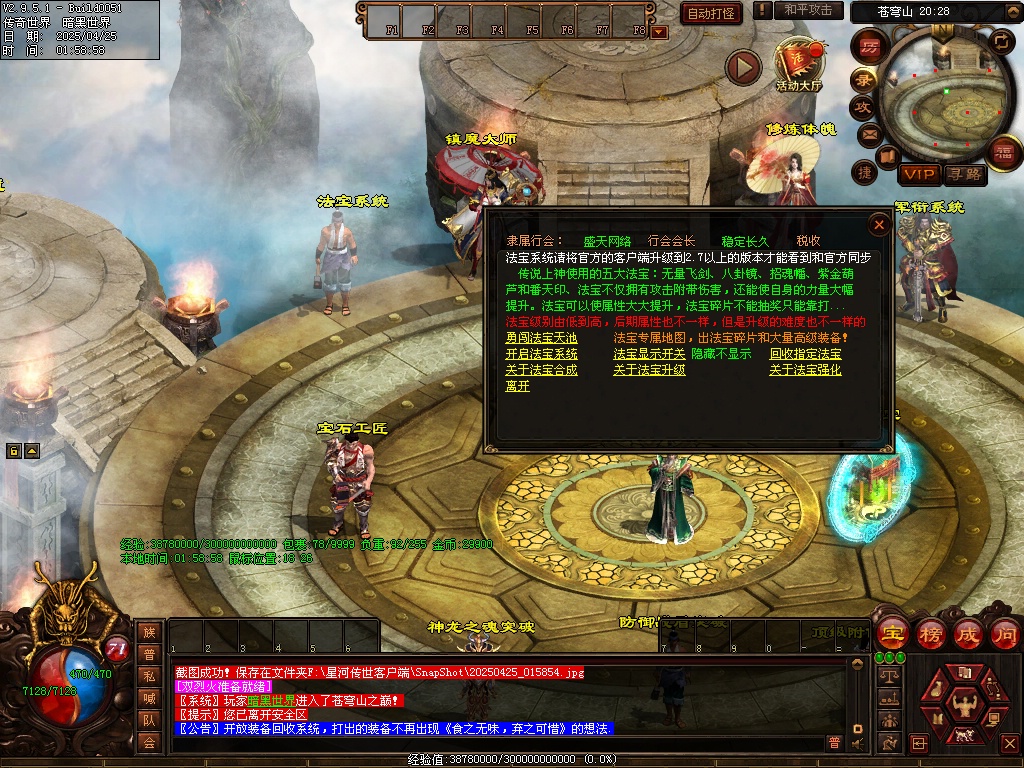Toggle the 法宝显示开关 option
The height and width of the screenshot is (768, 1024).
[x=649, y=354]
